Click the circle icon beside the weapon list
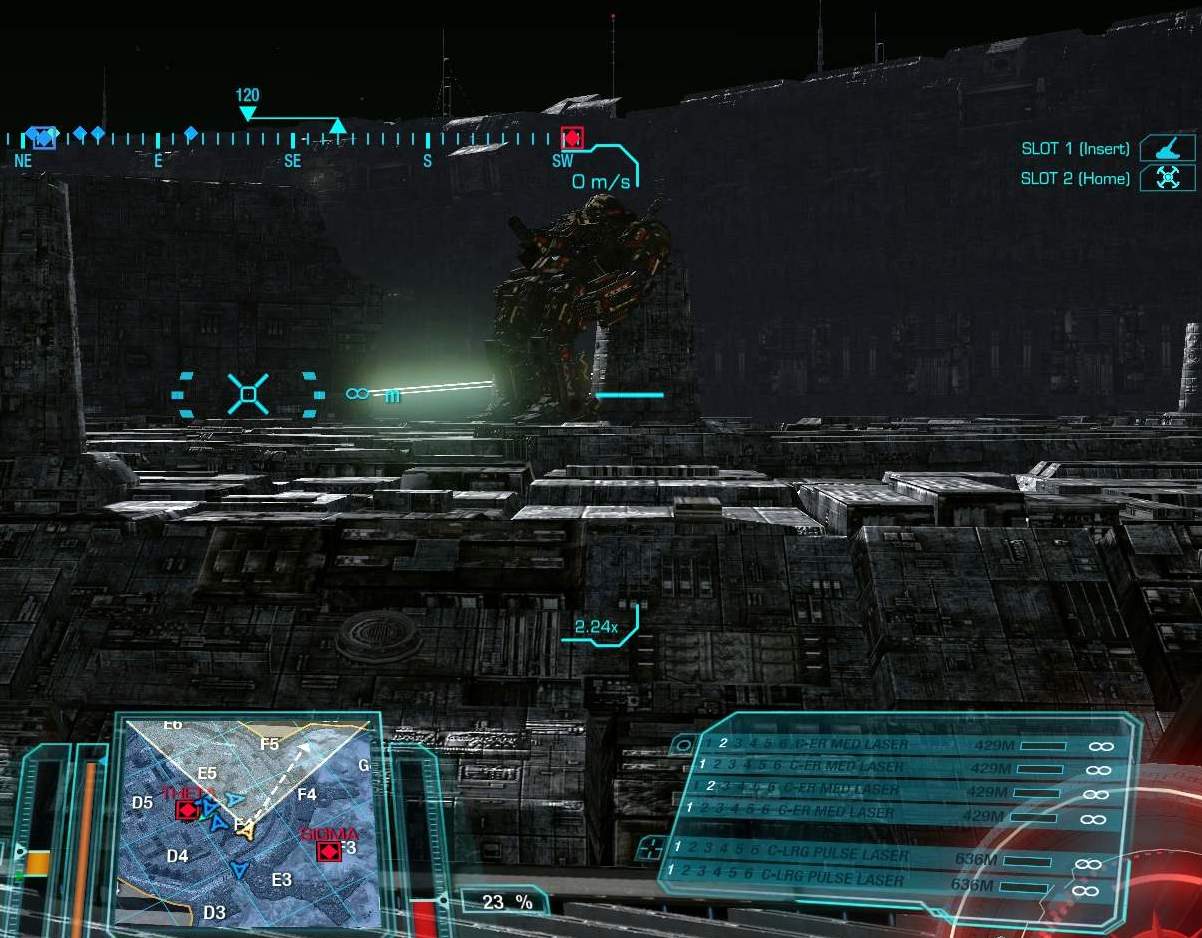The width and height of the screenshot is (1202, 938). [684, 745]
